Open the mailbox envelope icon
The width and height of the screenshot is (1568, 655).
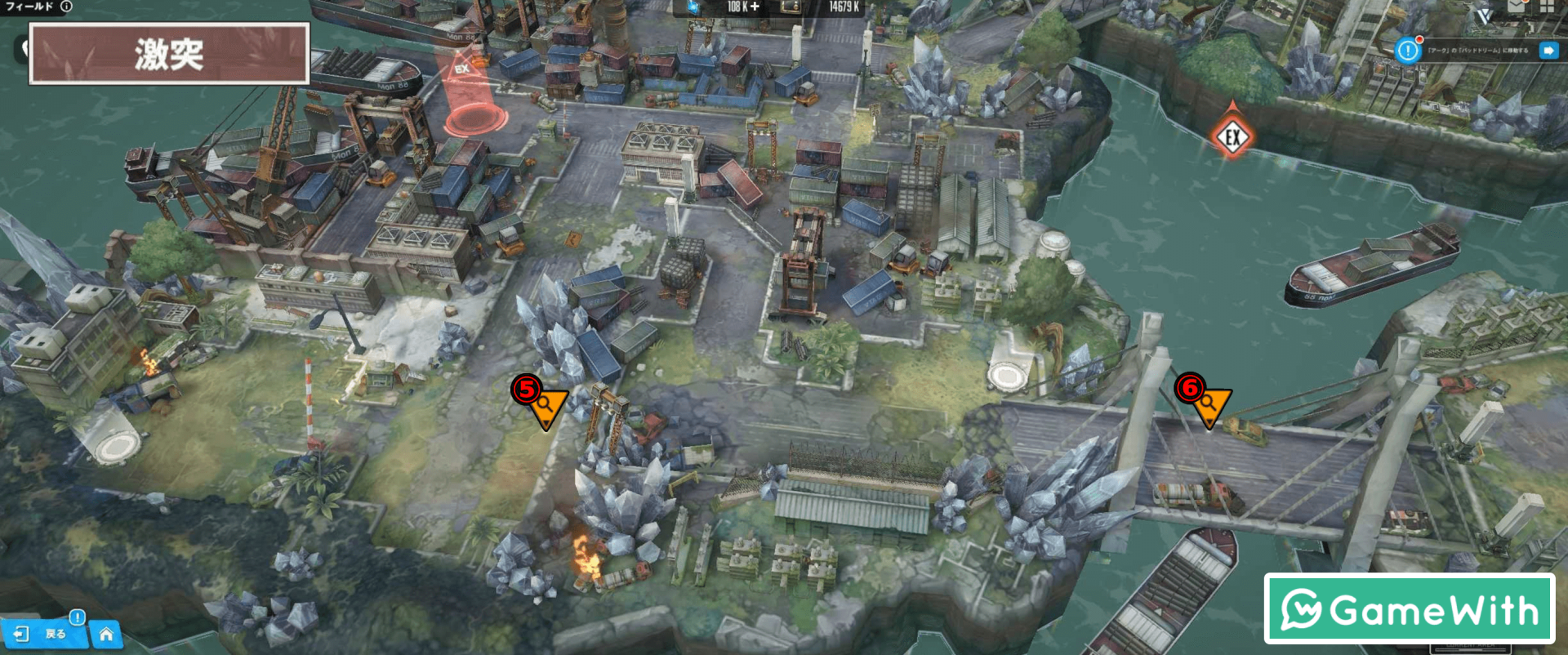1517,7
